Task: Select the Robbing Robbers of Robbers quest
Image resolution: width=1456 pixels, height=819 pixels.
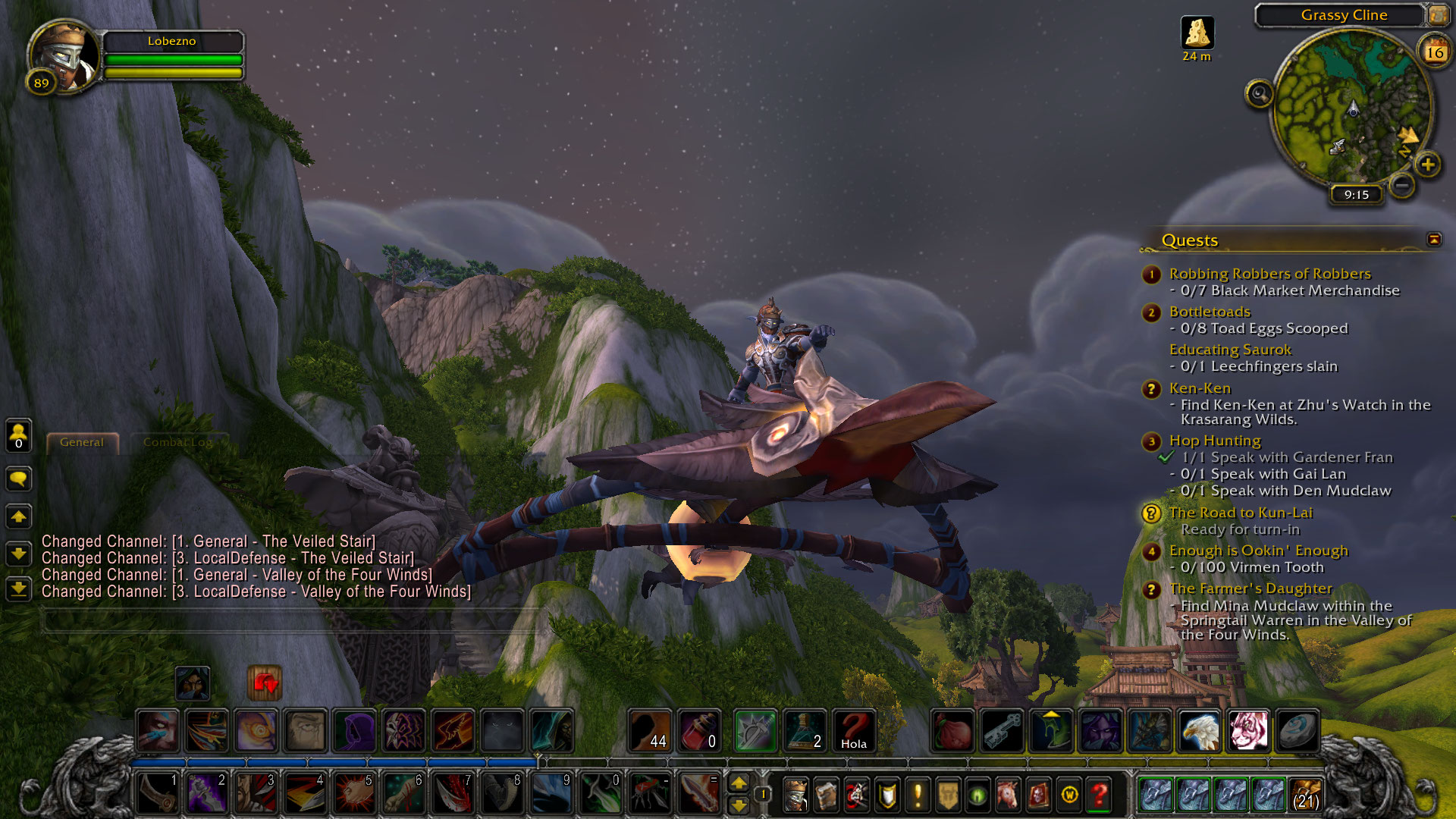Action: click(x=1269, y=274)
